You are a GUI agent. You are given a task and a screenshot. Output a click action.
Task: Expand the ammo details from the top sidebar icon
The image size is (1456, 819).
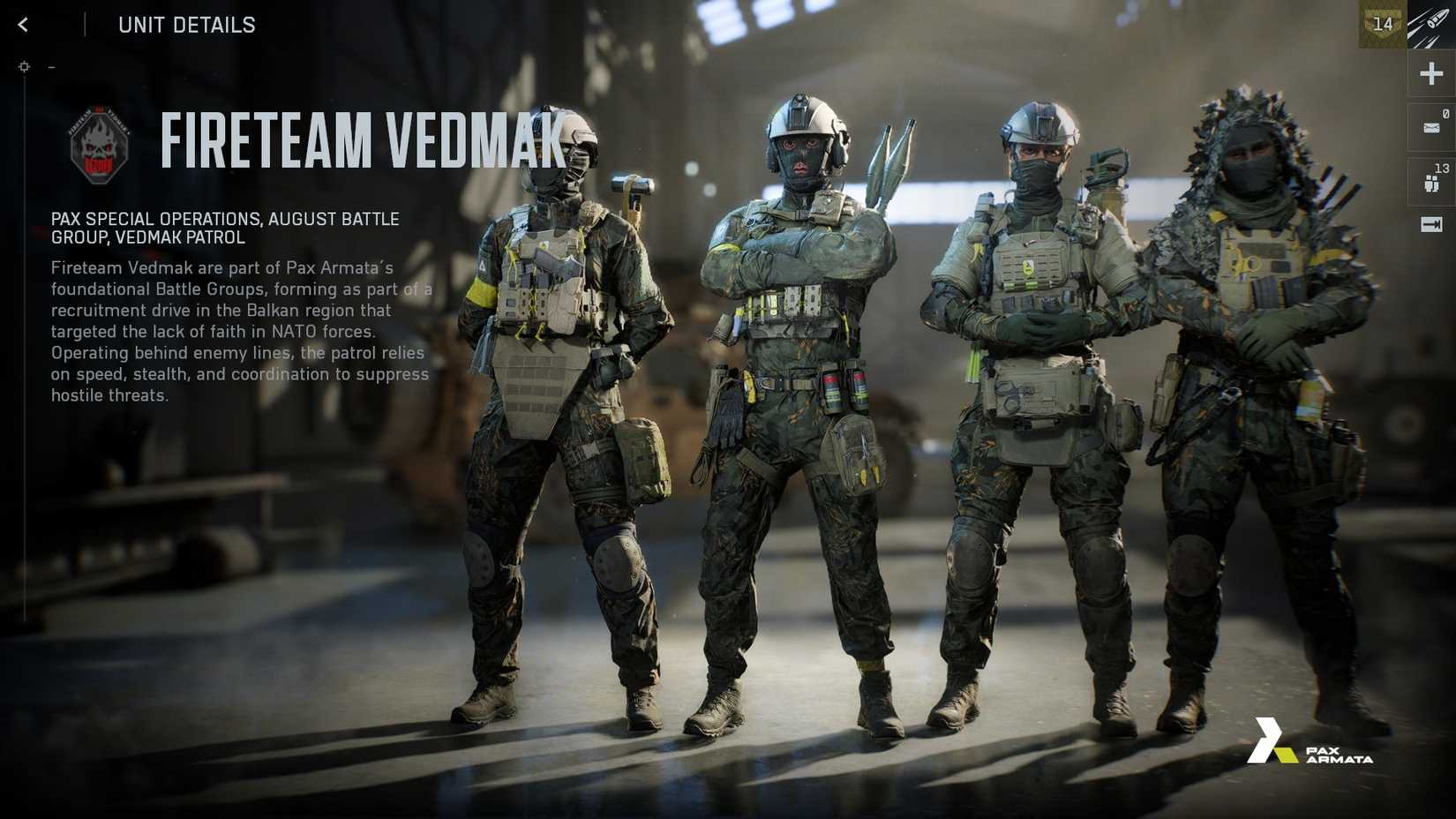click(1428, 25)
